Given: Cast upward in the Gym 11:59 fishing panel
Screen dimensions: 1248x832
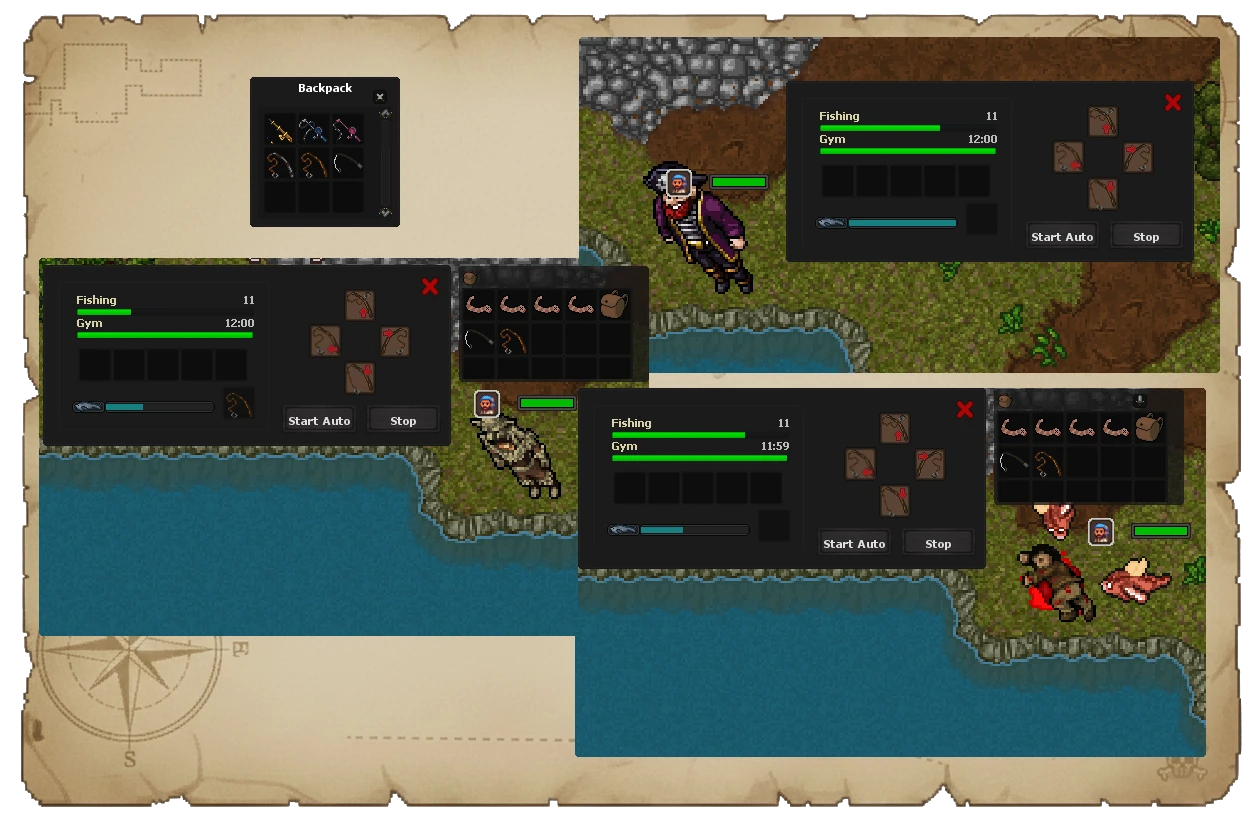Looking at the screenshot, I should [895, 428].
